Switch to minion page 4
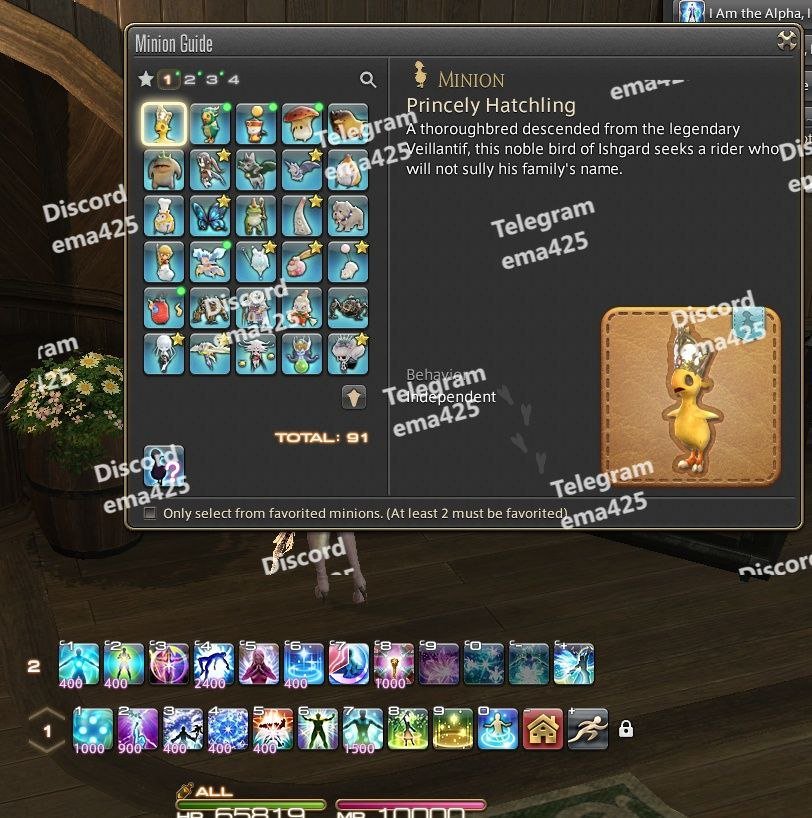The width and height of the screenshot is (812, 818). (233, 79)
